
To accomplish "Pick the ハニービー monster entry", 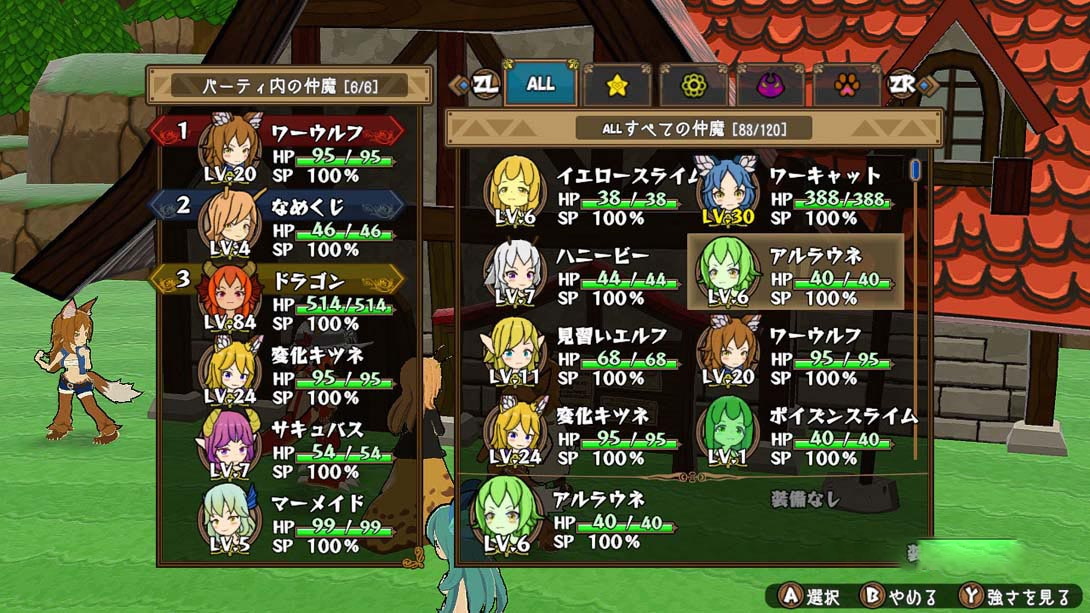I will (585, 275).
